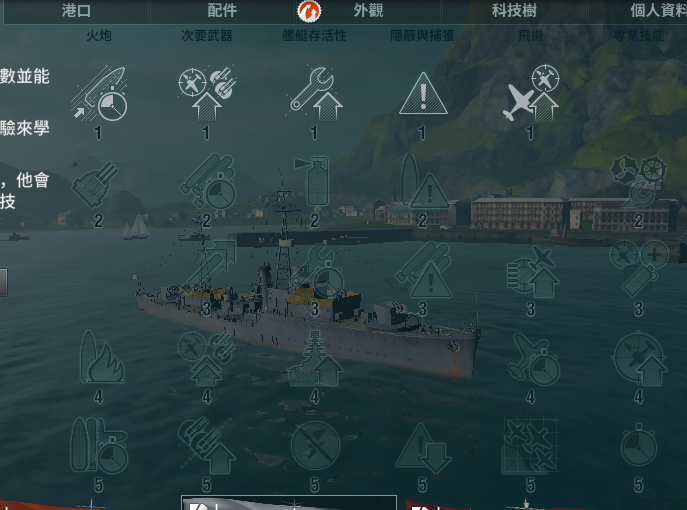This screenshot has width=687, height=510.
Task: Select the tier 5 crossed-out plane circle skill
Action: click(314, 446)
